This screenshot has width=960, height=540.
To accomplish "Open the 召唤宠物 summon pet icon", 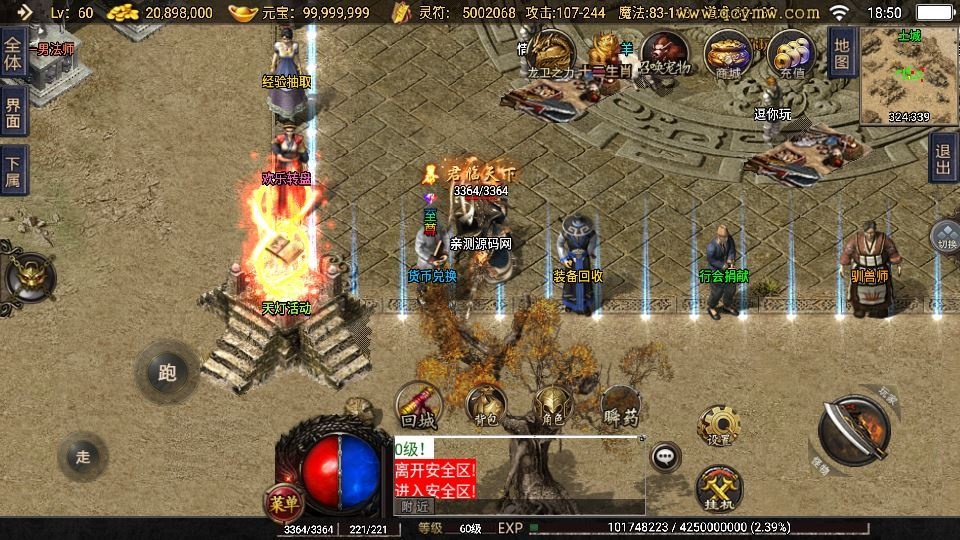I will [664, 52].
